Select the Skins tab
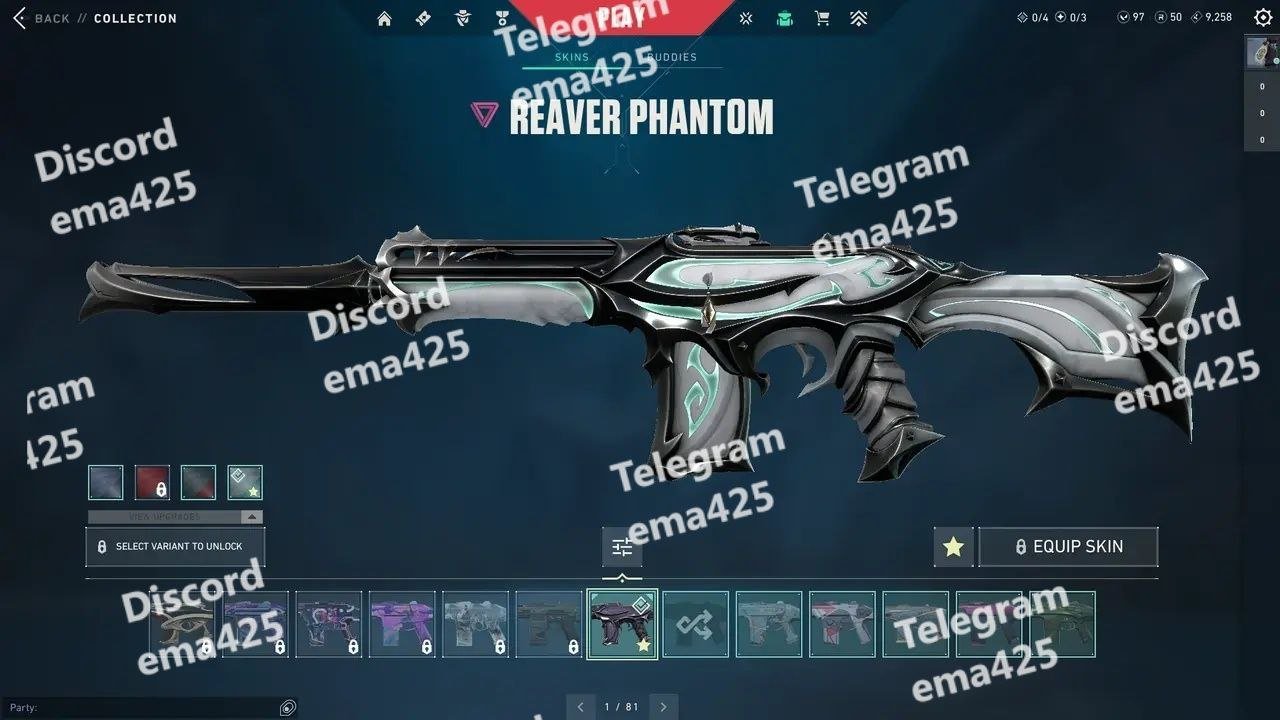The height and width of the screenshot is (720, 1280). pos(572,57)
